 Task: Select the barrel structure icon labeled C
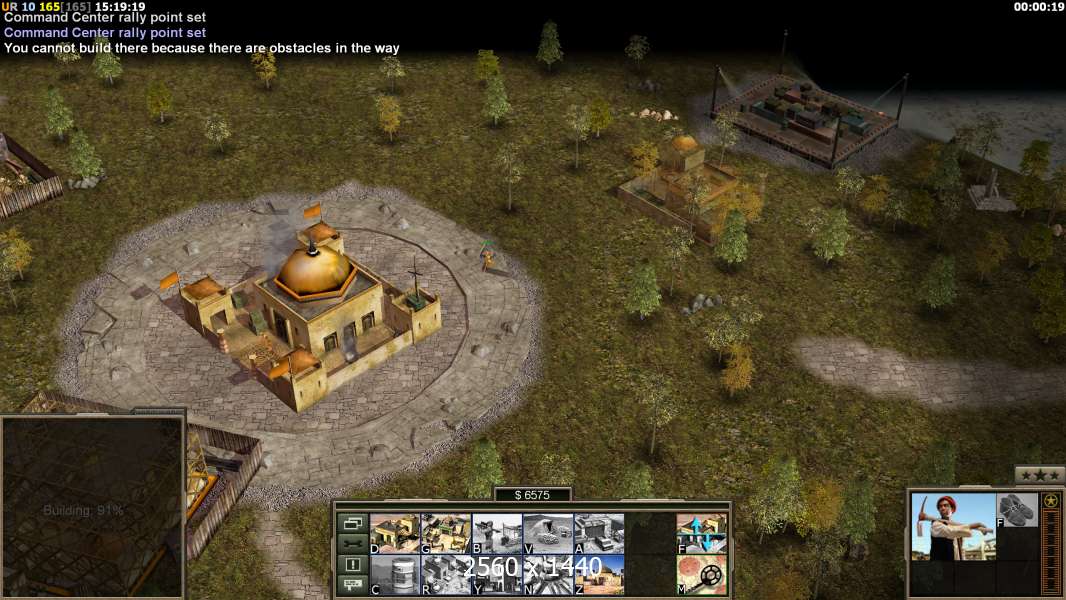pyautogui.click(x=395, y=575)
